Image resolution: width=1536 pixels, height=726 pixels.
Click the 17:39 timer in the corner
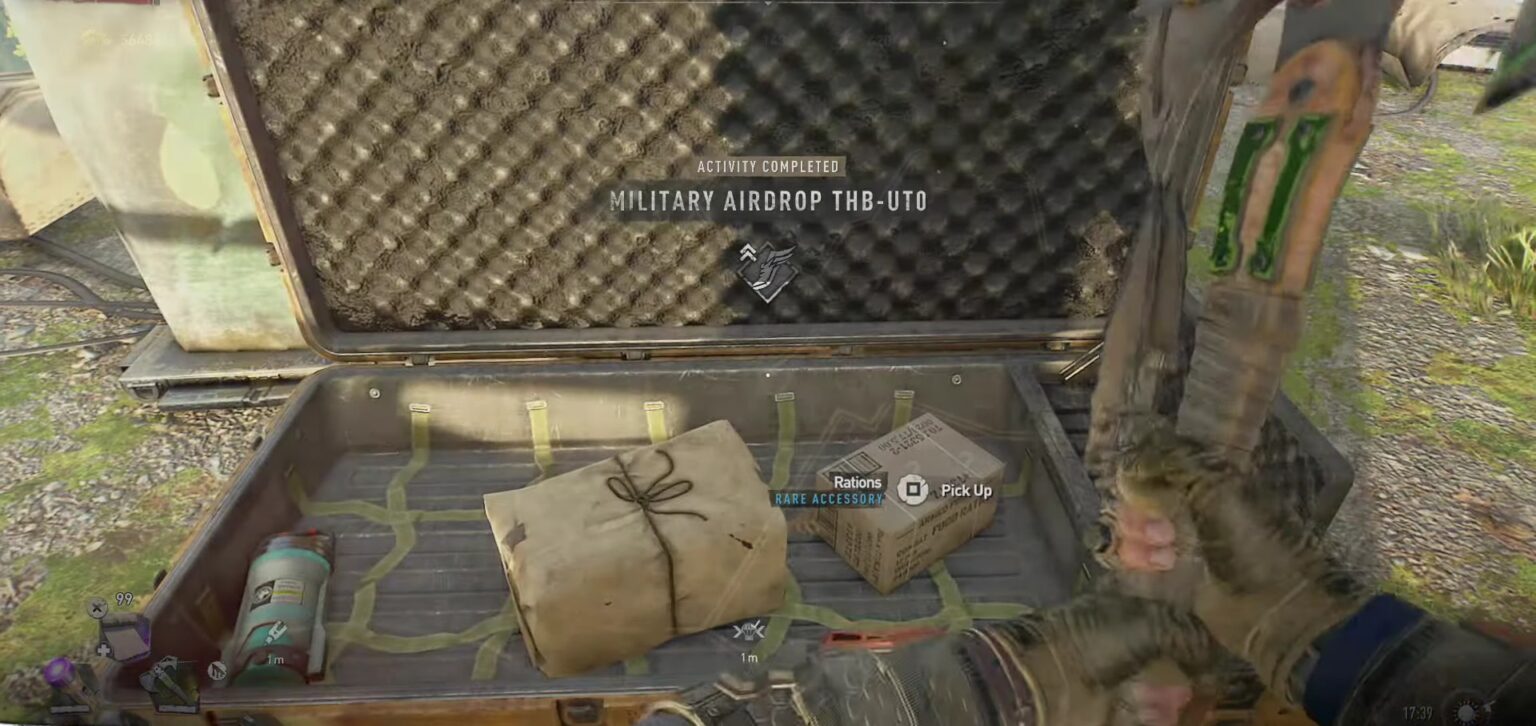[x=1417, y=711]
